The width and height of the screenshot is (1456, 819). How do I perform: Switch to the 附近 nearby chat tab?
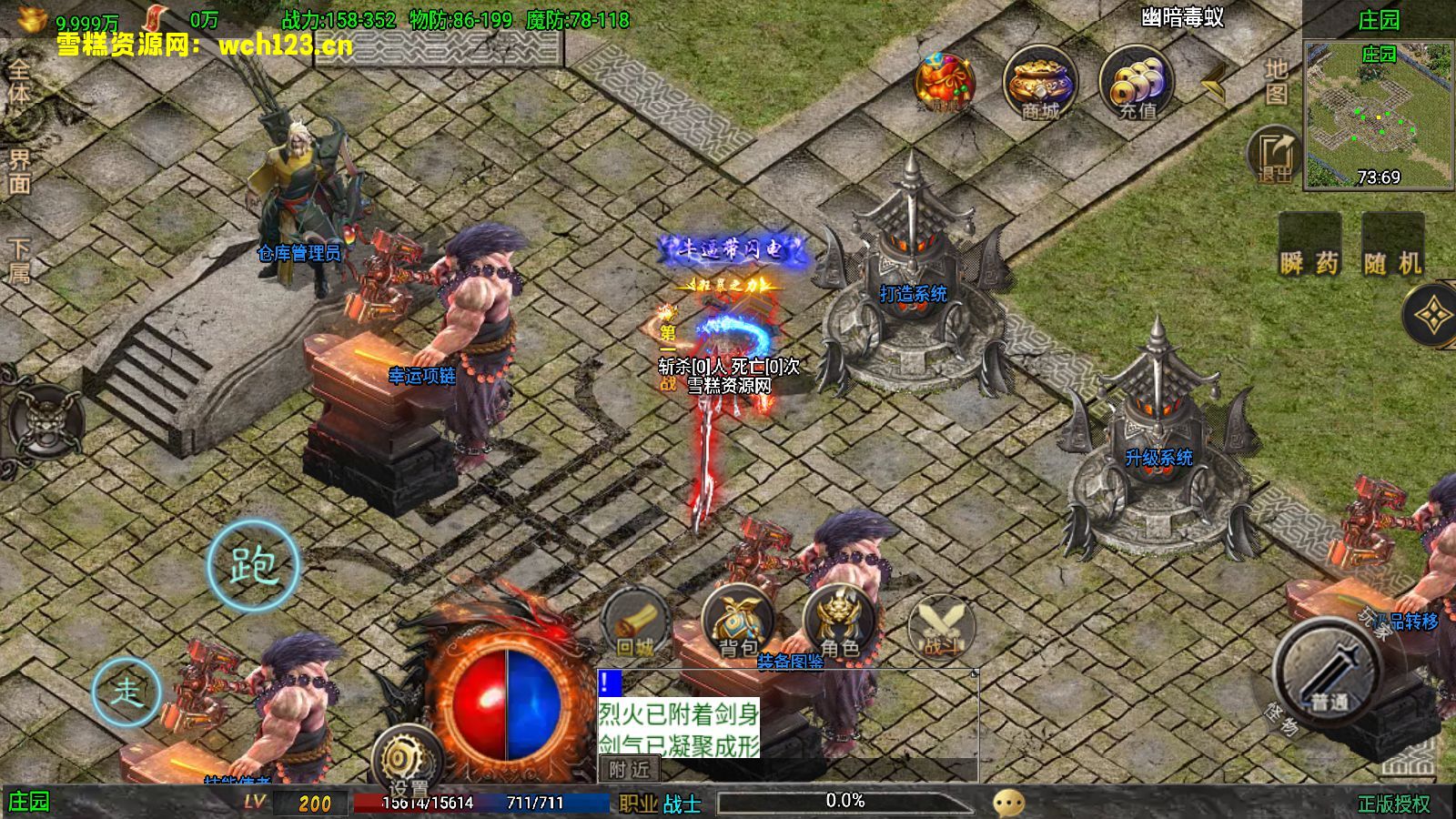click(629, 770)
